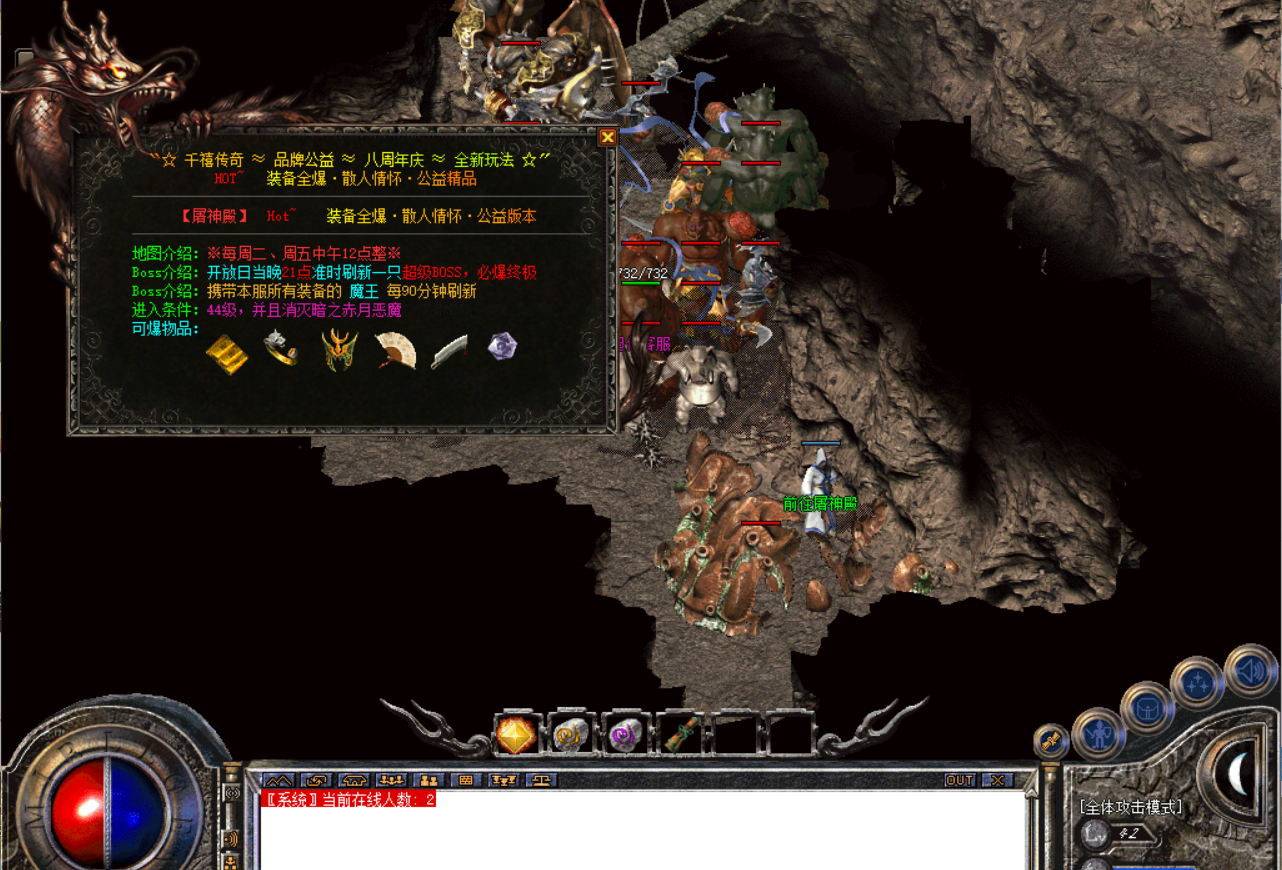1282x870 pixels.
Task: Click the folding fan drop item
Action: coord(395,350)
